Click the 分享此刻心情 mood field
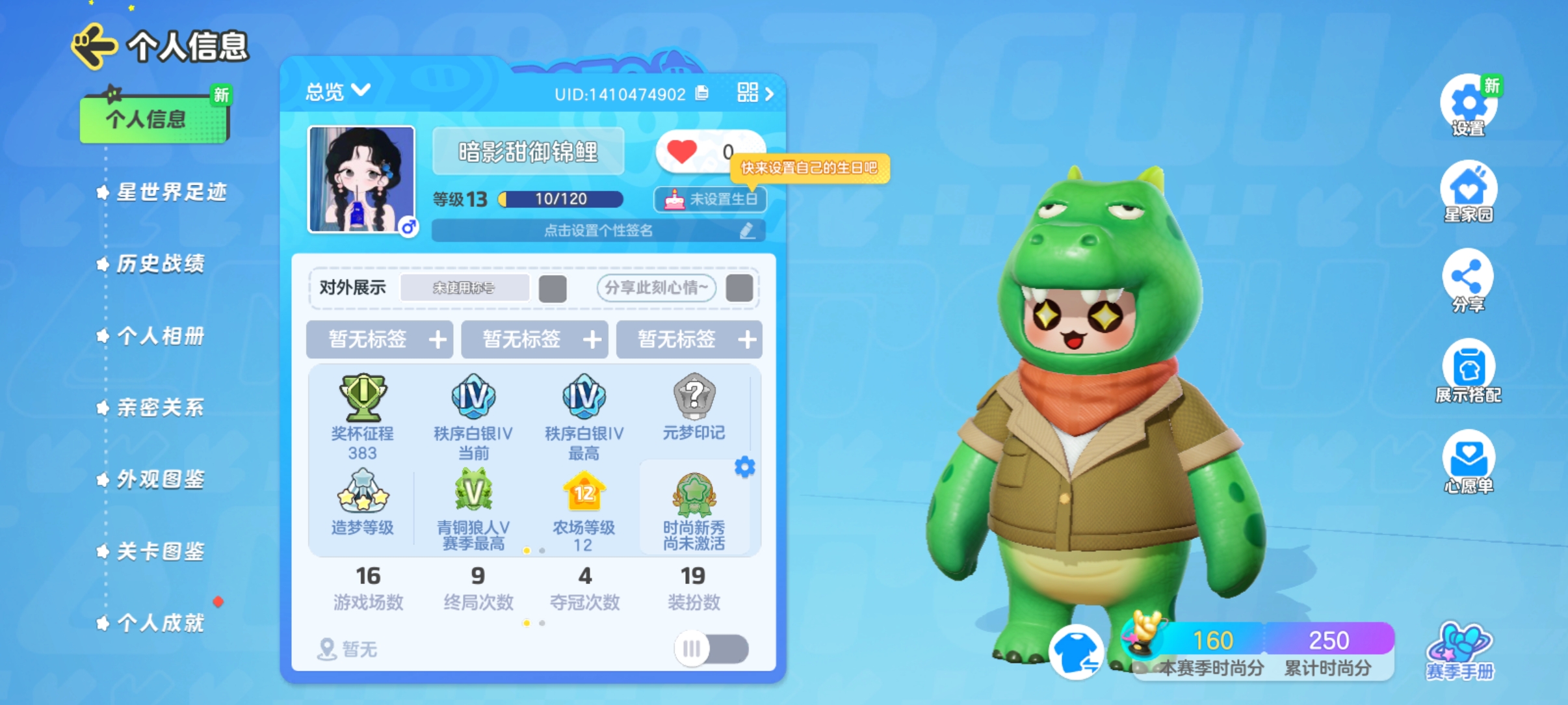The height and width of the screenshot is (705, 1568). coord(656,287)
